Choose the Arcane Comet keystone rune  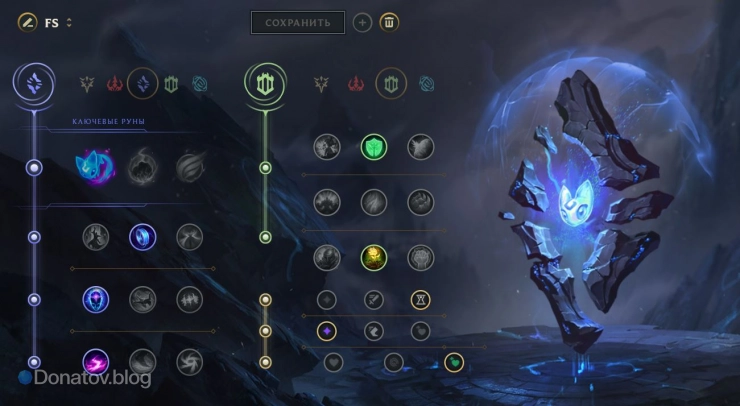(143, 167)
